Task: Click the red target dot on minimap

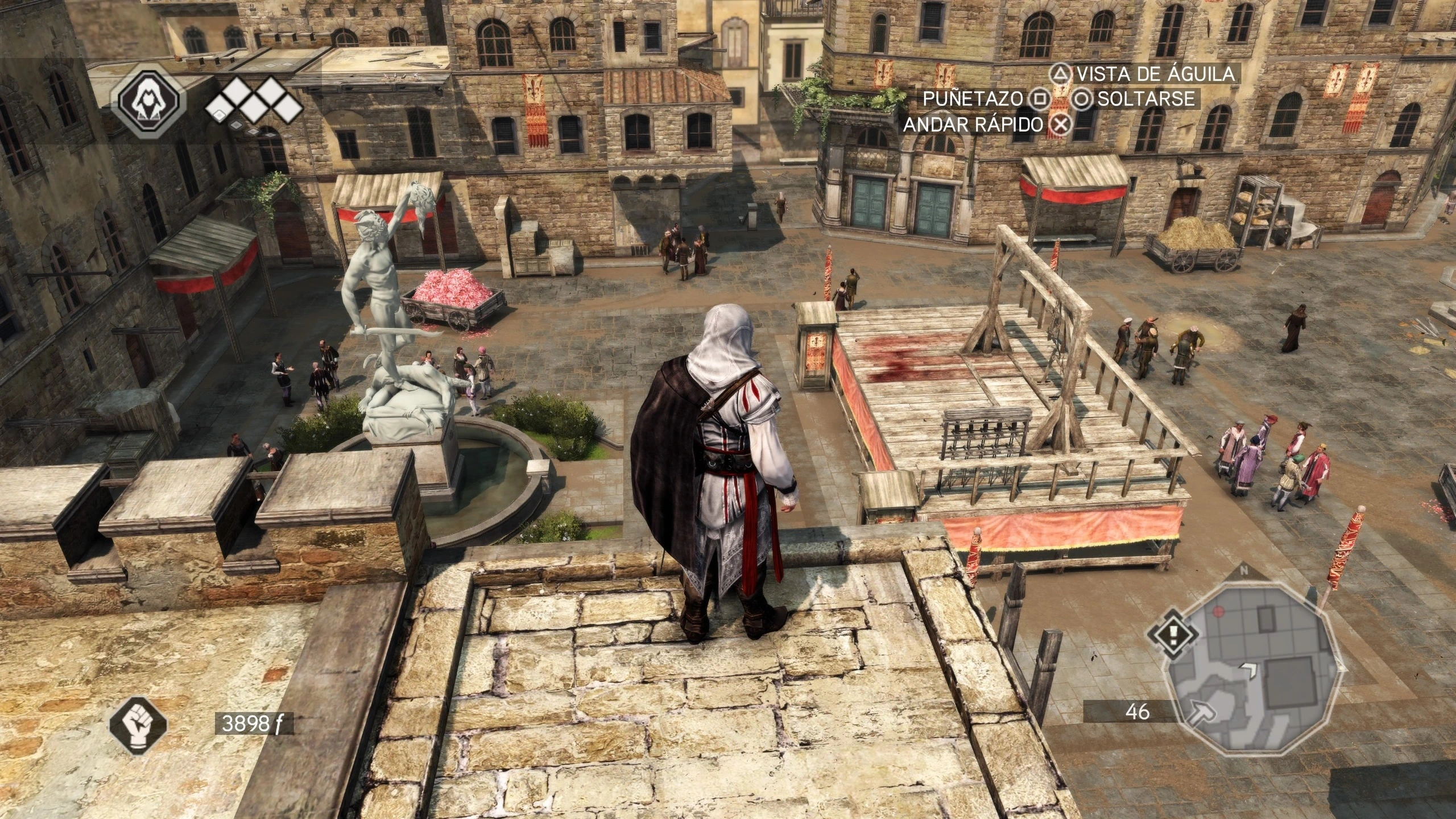Action: [1218, 611]
